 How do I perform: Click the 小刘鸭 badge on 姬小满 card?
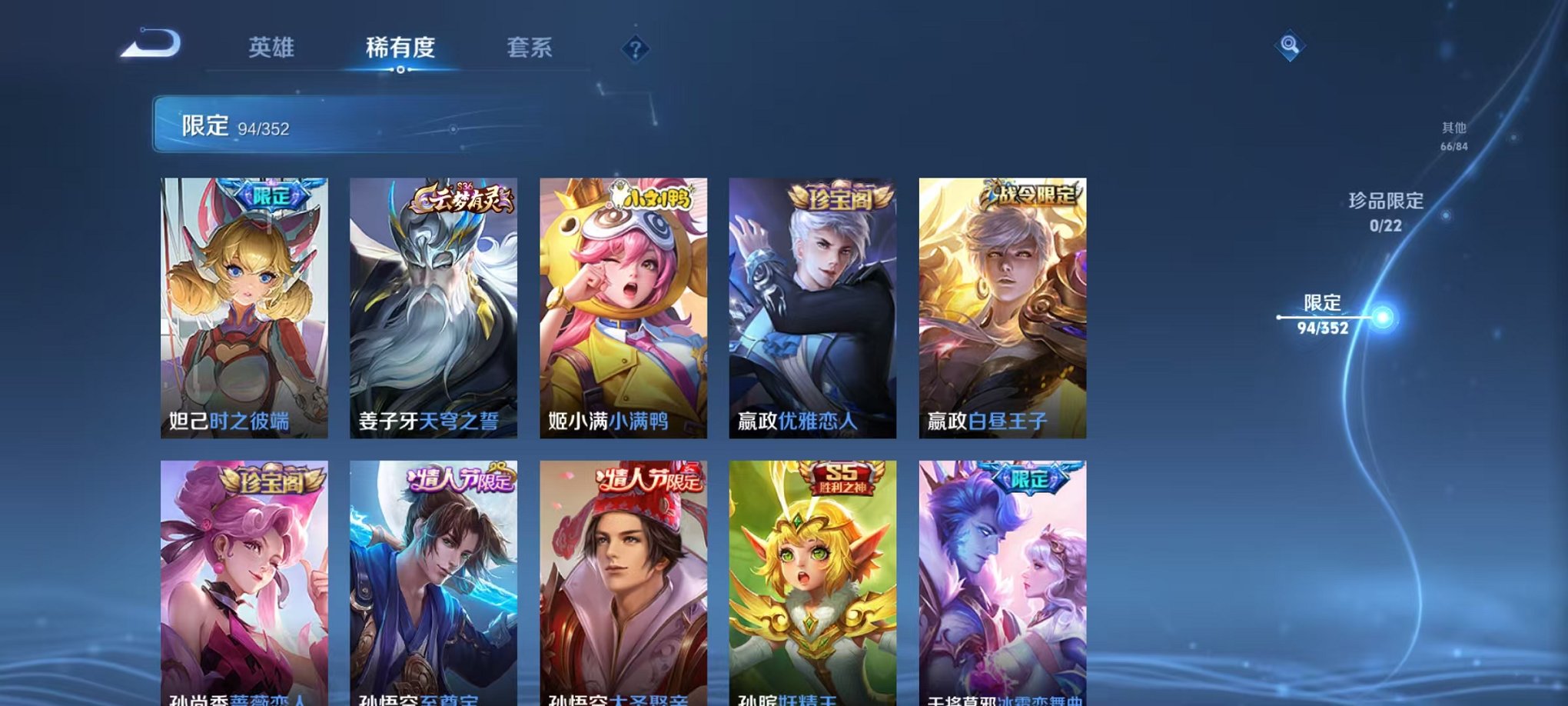[653, 197]
